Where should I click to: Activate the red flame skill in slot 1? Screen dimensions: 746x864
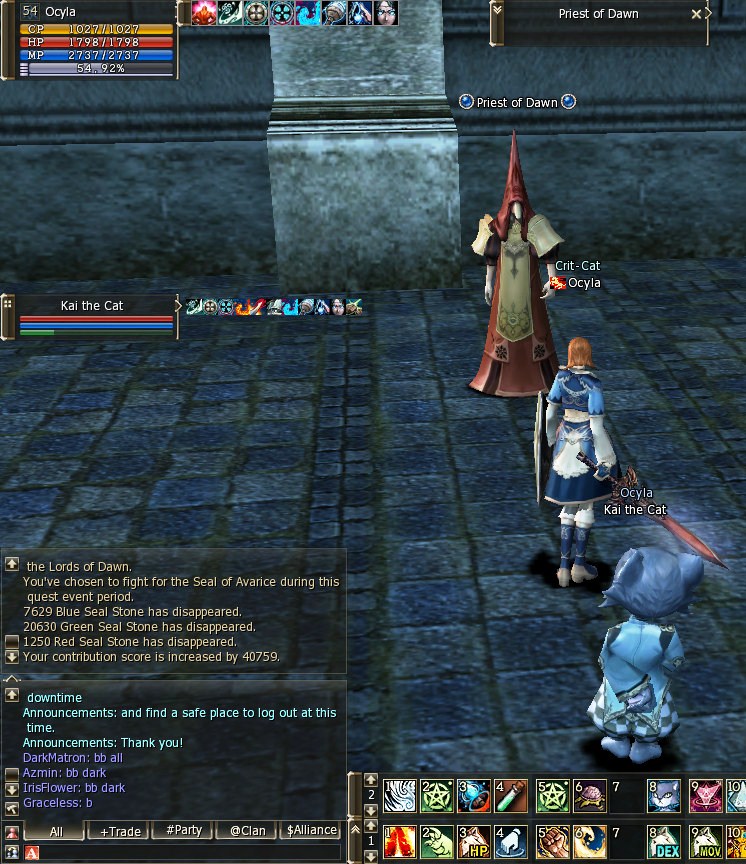(x=399, y=841)
